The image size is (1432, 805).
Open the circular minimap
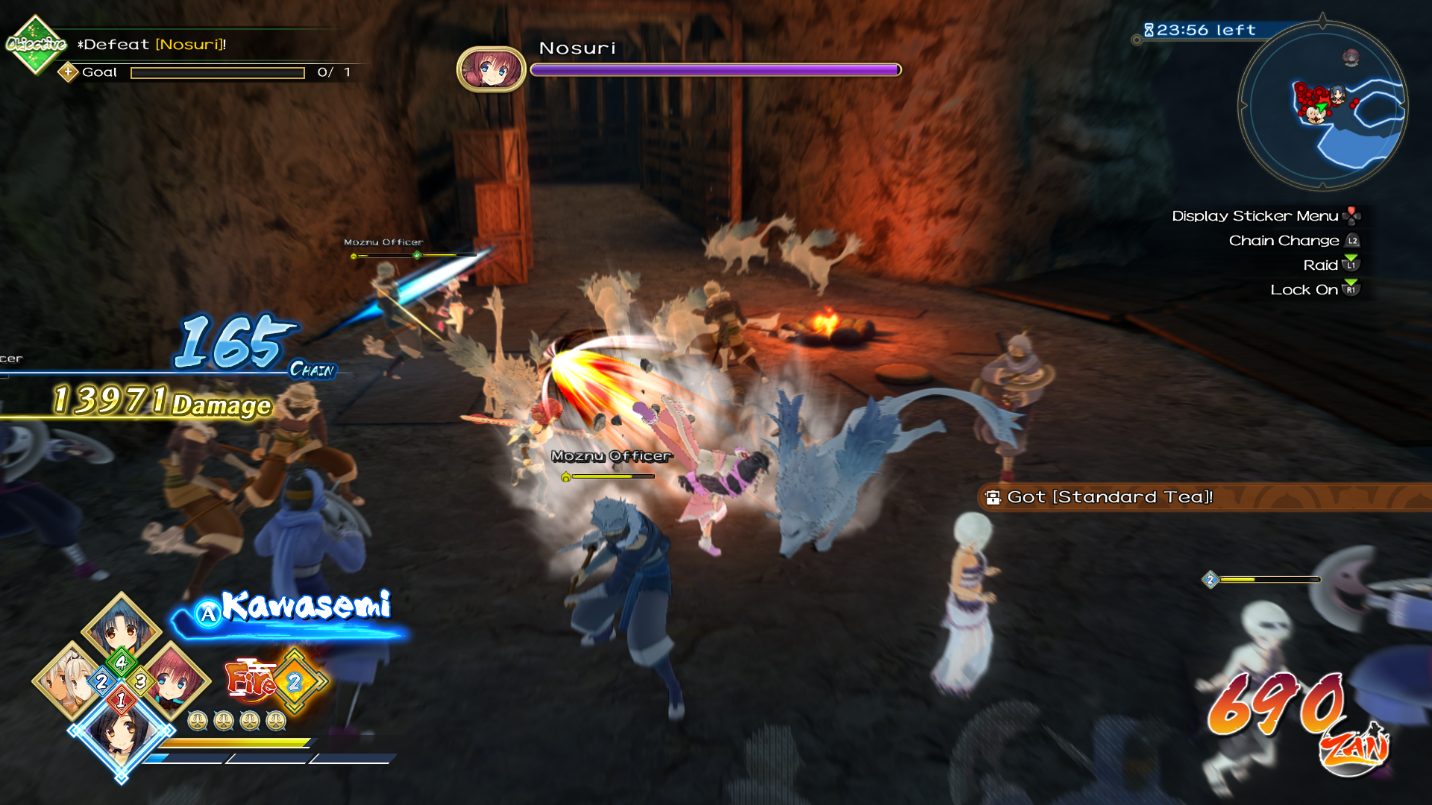click(x=1322, y=101)
